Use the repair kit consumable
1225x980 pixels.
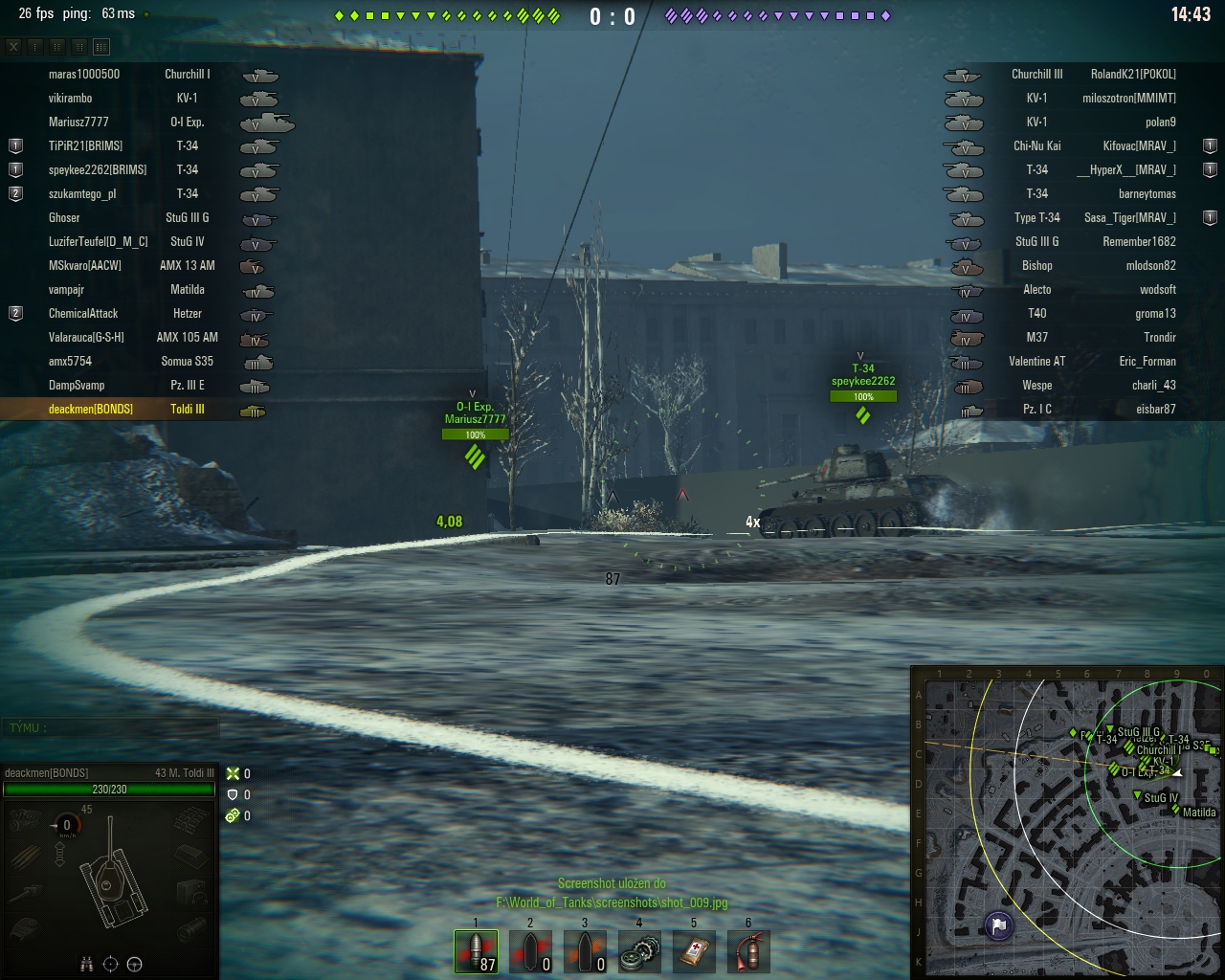point(639,951)
